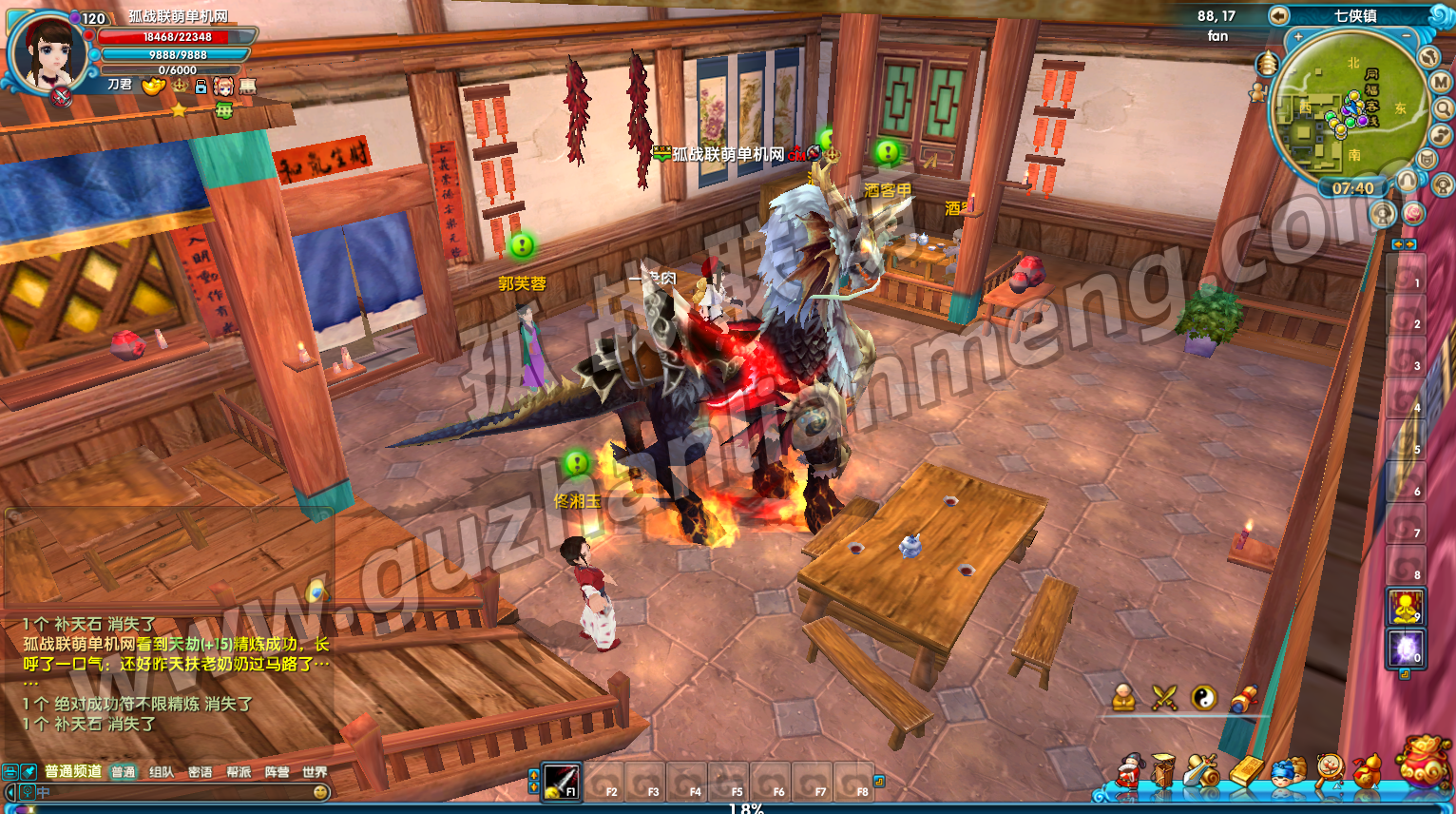The image size is (1456, 814).
Task: Select the 帮派 guild chat tab
Action: click(239, 772)
